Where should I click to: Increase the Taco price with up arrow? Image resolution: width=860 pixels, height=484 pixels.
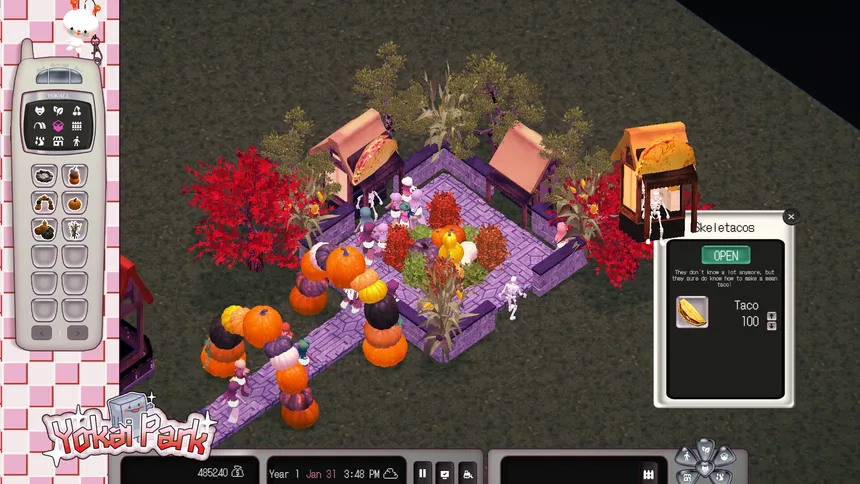[771, 315]
